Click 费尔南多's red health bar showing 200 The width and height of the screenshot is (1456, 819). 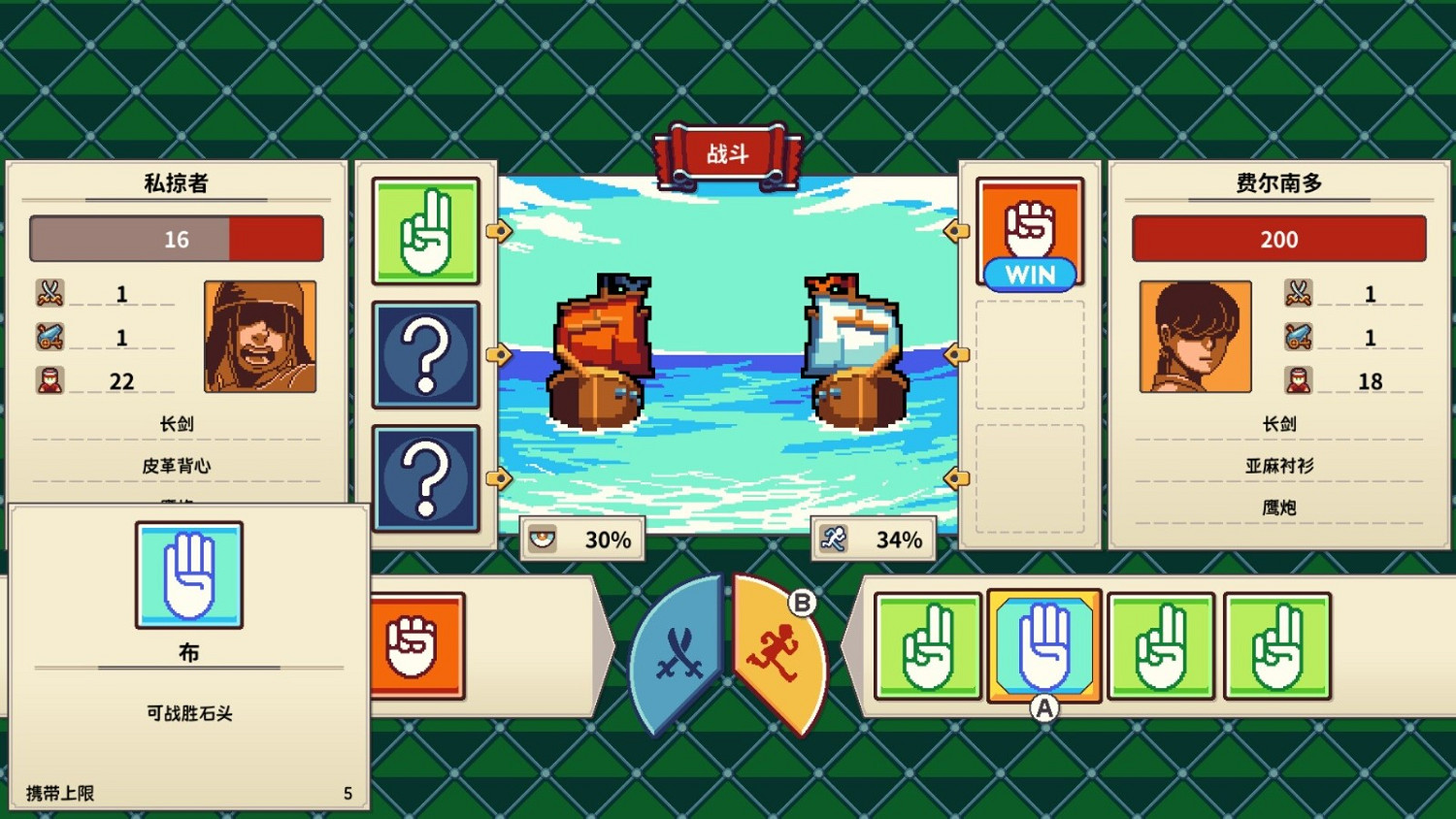click(x=1278, y=239)
